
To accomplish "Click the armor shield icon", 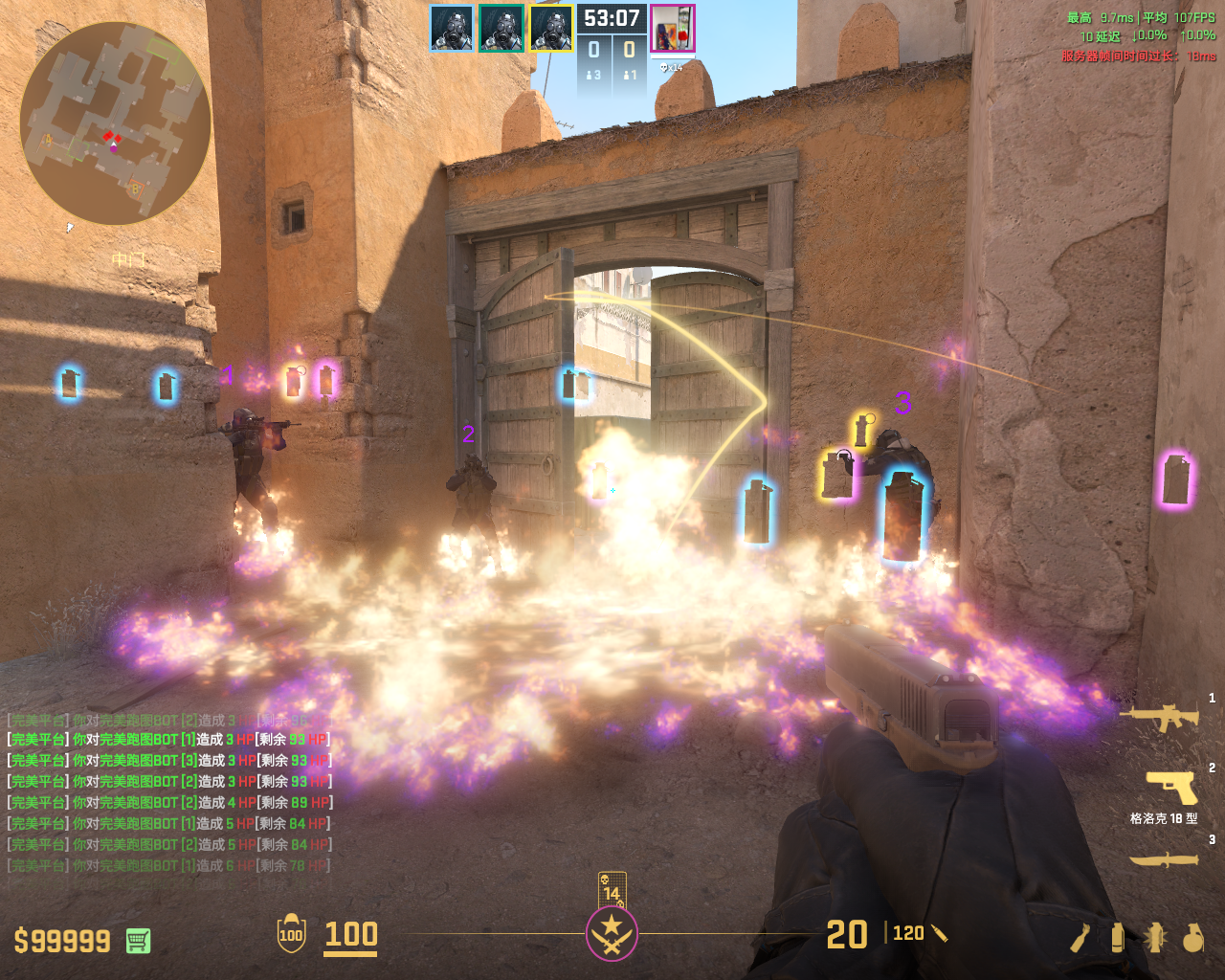I will point(291,934).
